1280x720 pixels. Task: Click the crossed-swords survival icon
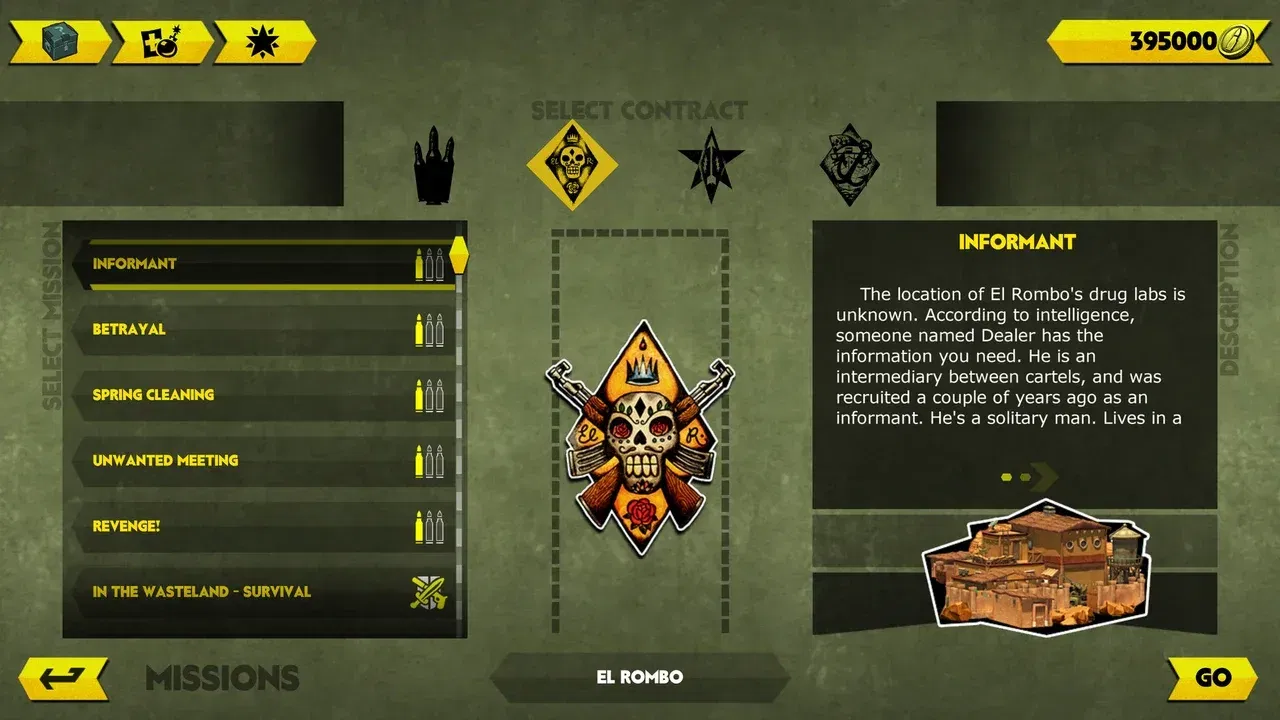click(430, 591)
